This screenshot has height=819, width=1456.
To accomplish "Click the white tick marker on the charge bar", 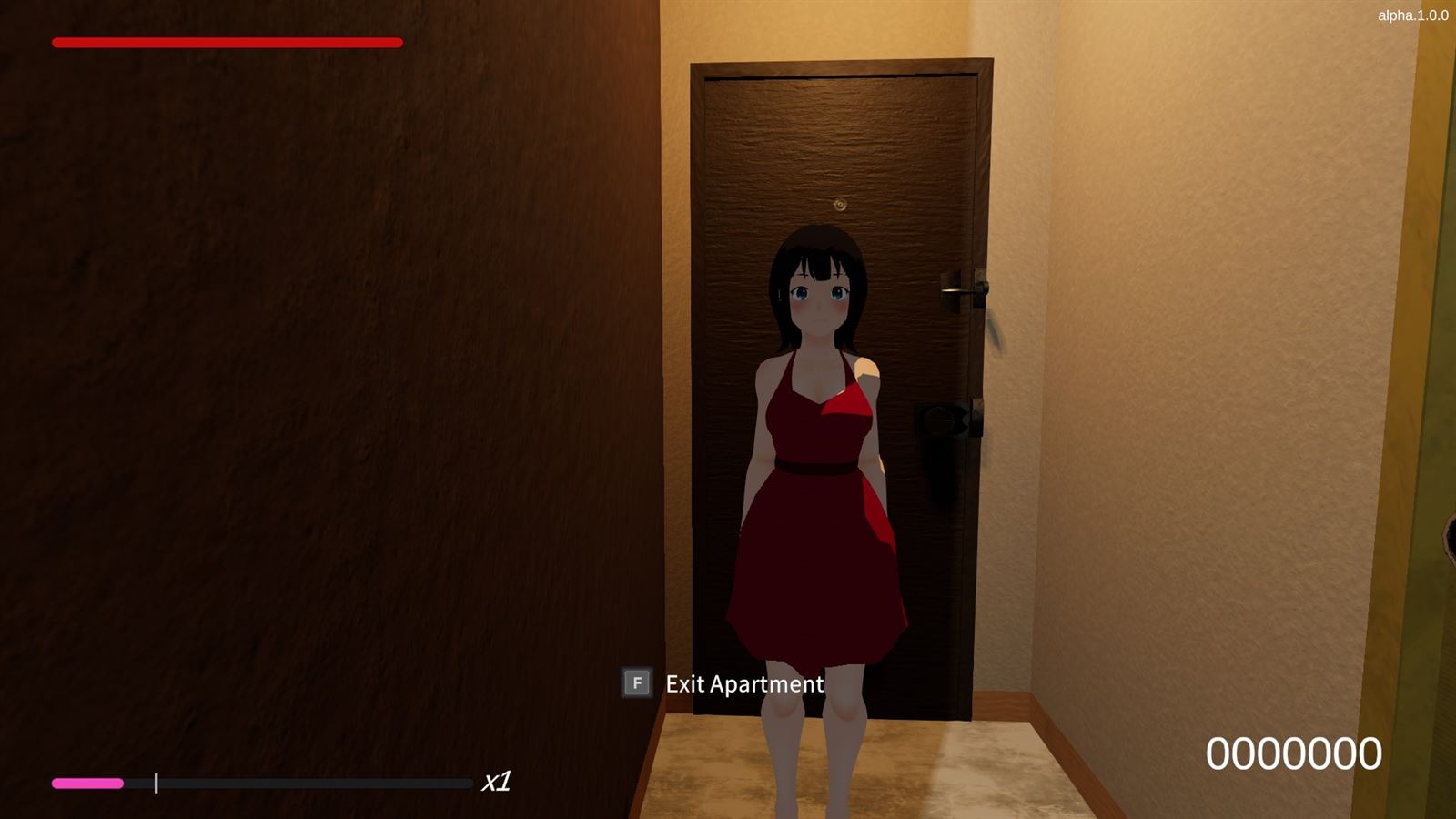I will click(x=157, y=781).
